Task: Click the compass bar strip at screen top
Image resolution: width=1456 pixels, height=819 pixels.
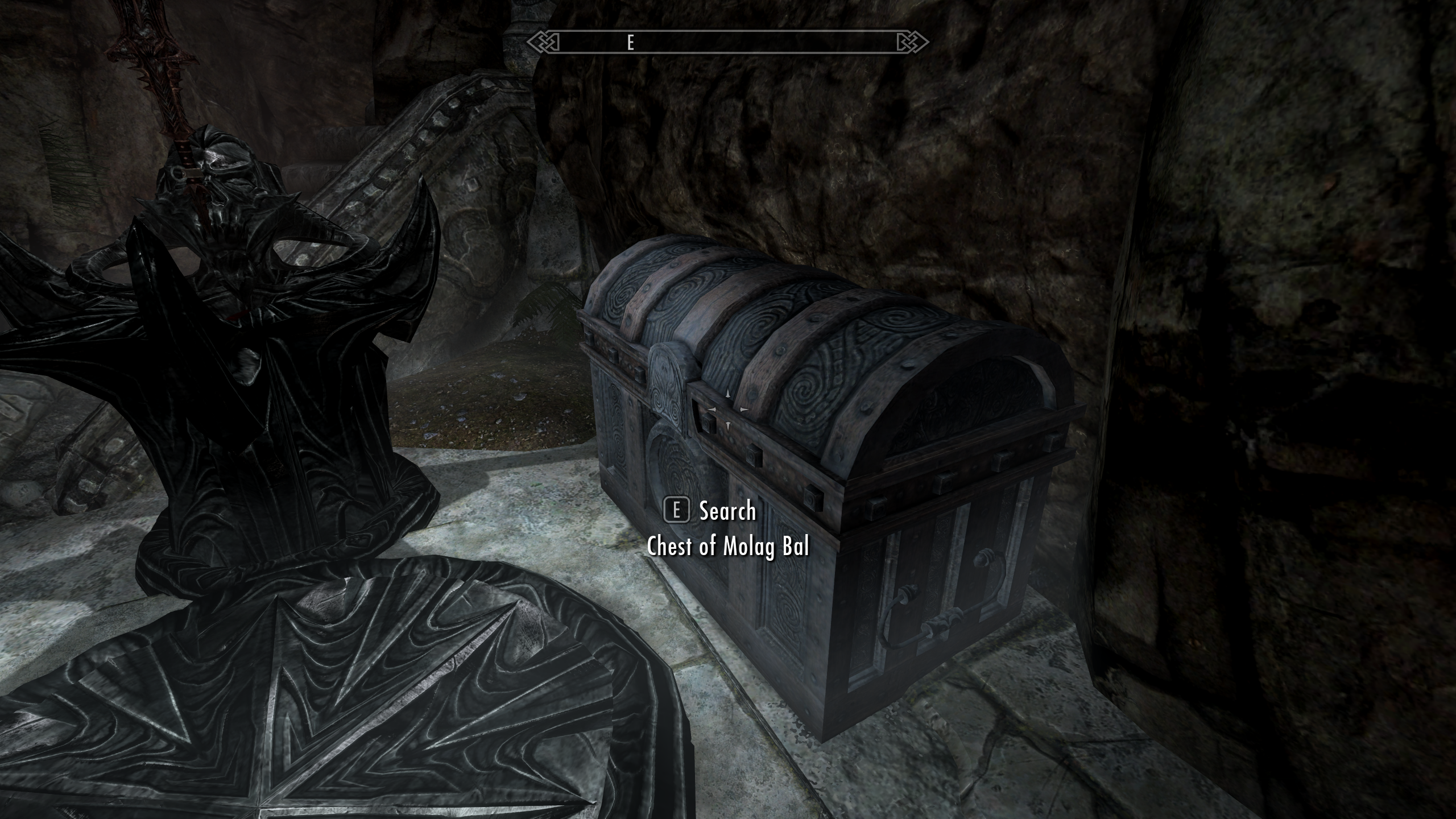Action: pos(728,42)
